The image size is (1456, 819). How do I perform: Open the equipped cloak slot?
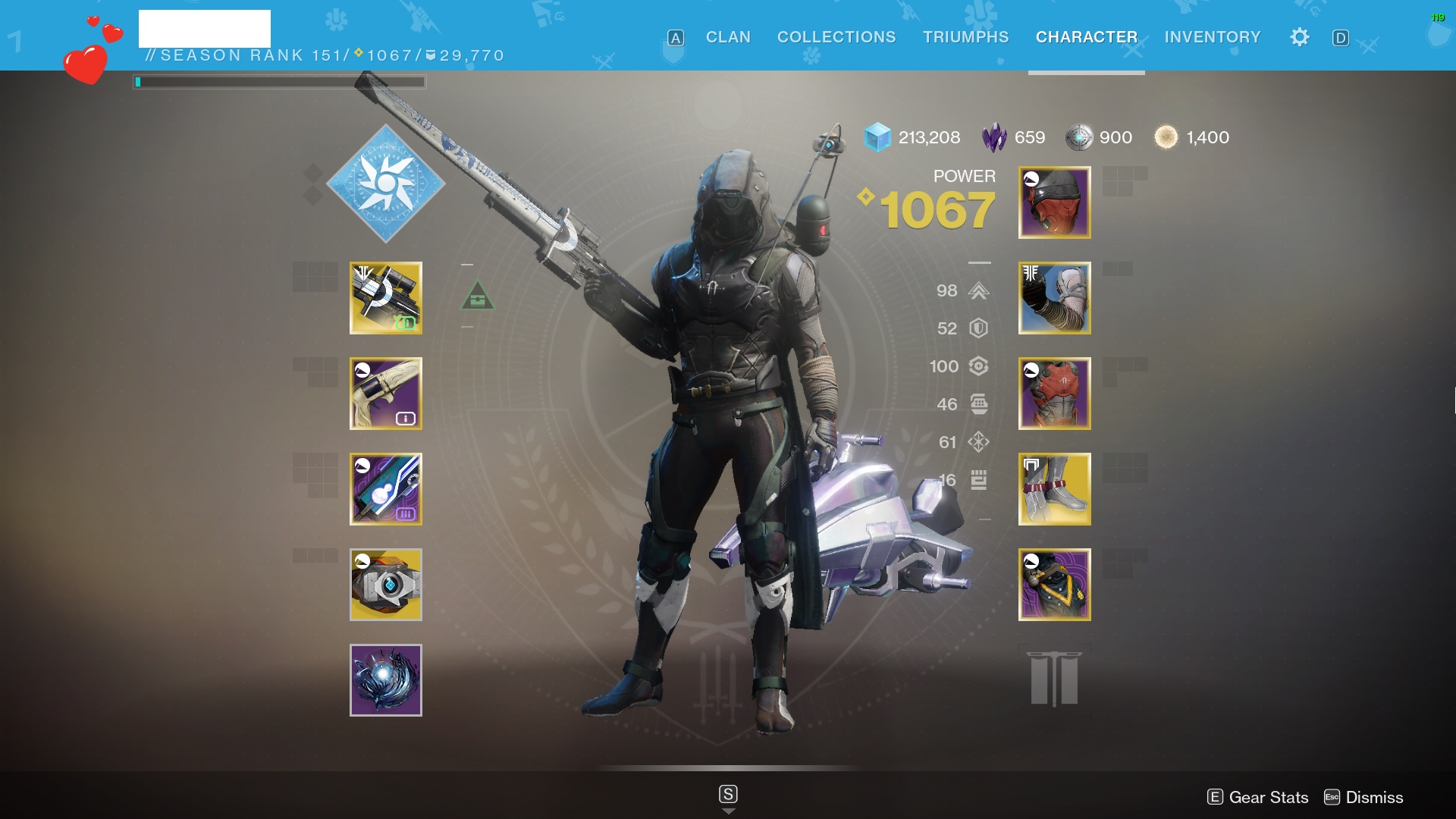click(x=1054, y=584)
